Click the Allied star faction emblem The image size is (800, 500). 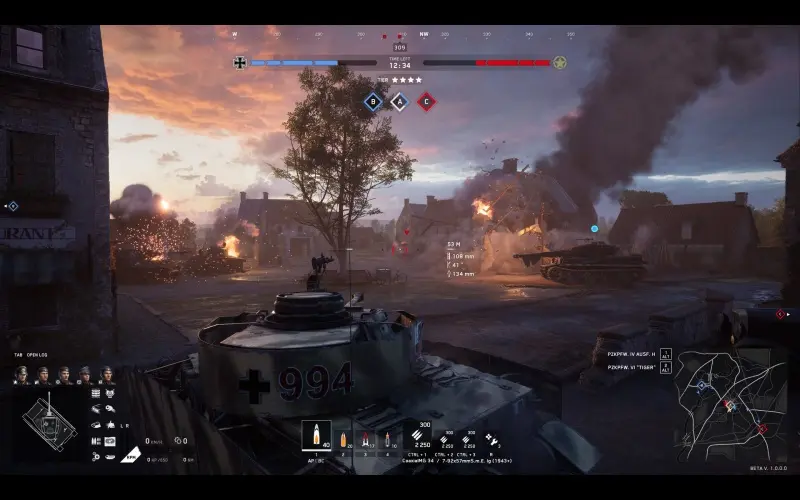[559, 63]
